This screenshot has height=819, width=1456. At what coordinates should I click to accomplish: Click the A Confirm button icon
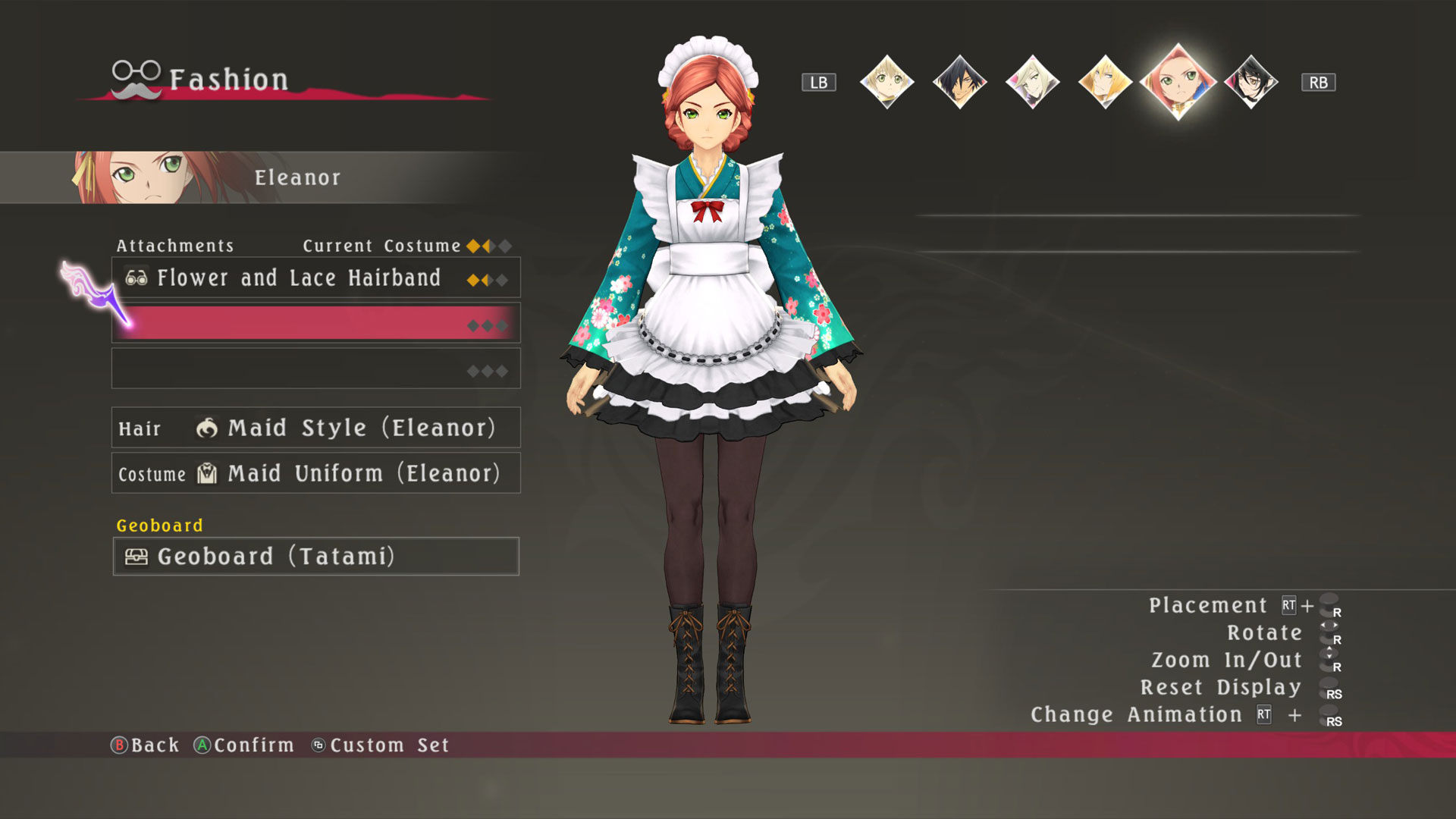(201, 745)
